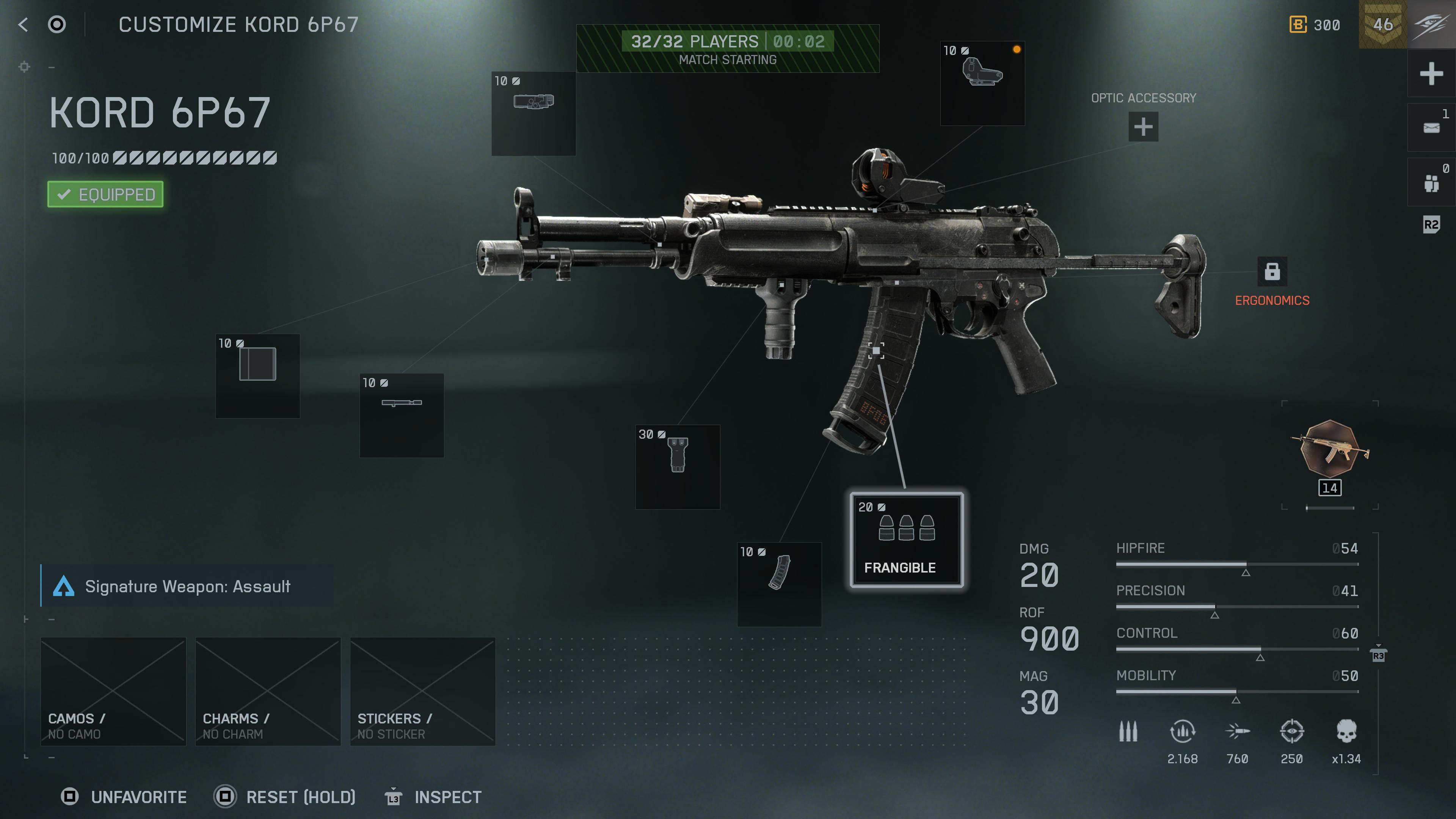
Task: Open the Optic Accessory plus slot
Action: pos(1143,128)
